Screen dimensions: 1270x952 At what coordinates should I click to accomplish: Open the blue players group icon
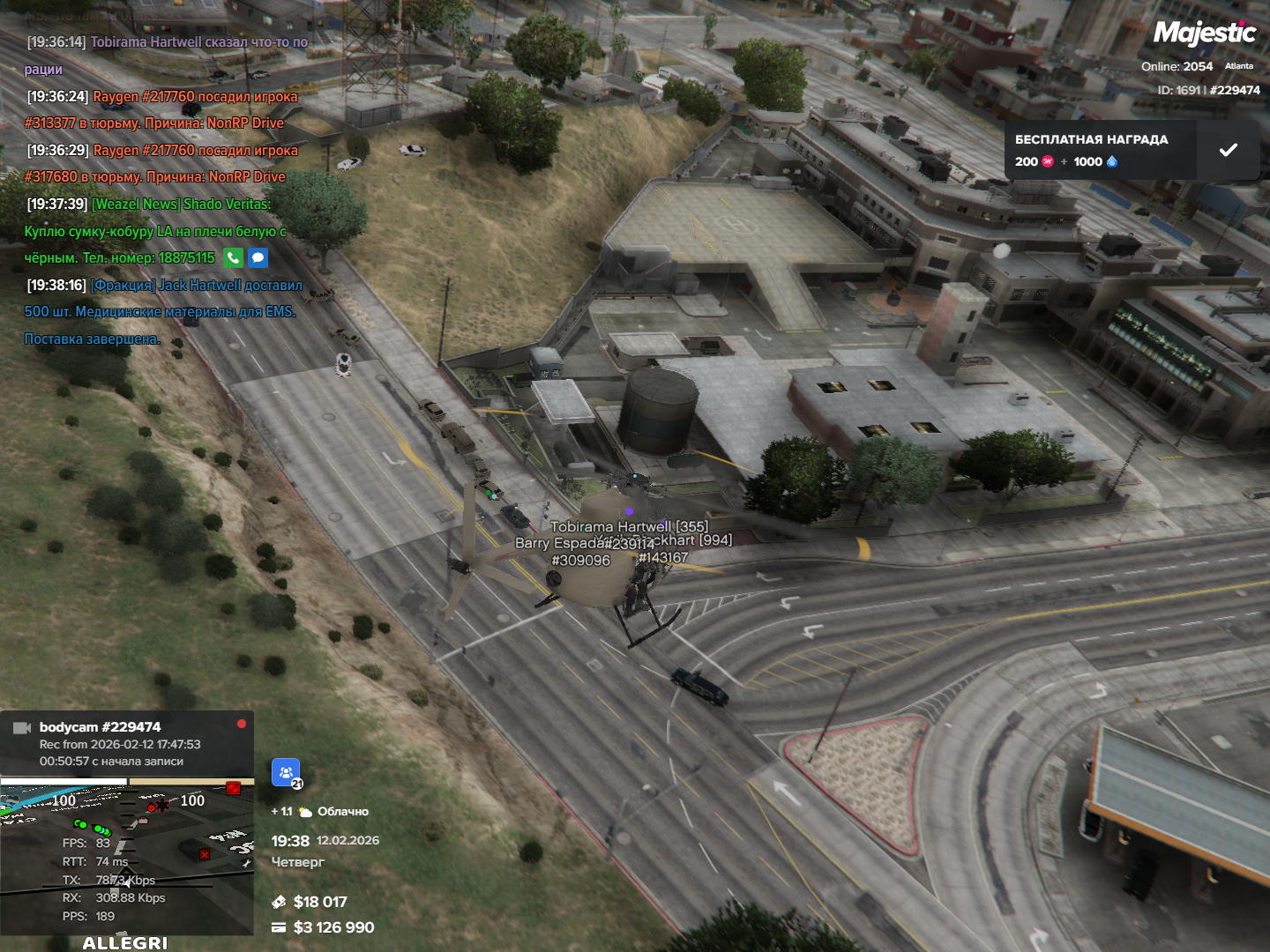tap(286, 773)
